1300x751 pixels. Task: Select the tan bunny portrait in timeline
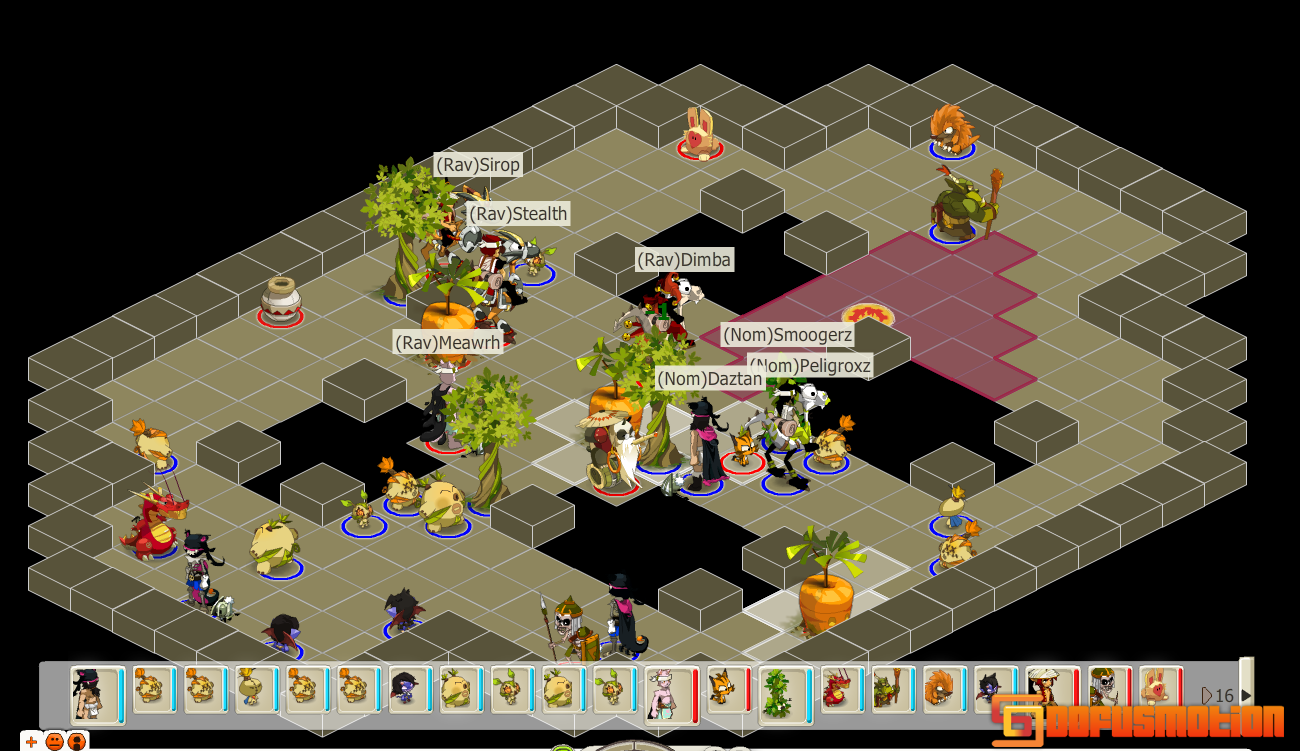tap(1157, 690)
